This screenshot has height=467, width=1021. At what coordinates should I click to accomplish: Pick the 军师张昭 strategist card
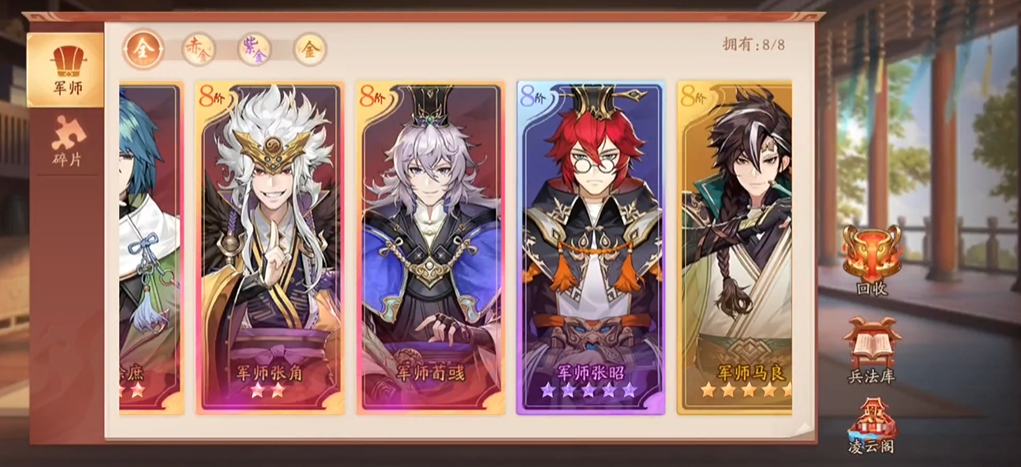590,247
